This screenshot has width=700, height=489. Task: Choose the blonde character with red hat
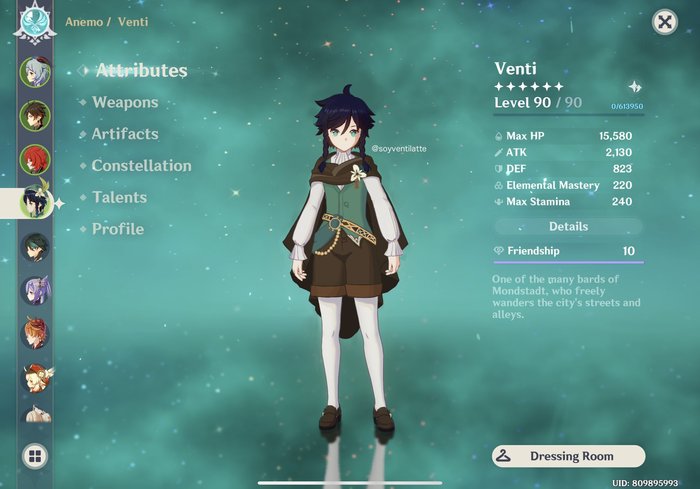click(36, 378)
